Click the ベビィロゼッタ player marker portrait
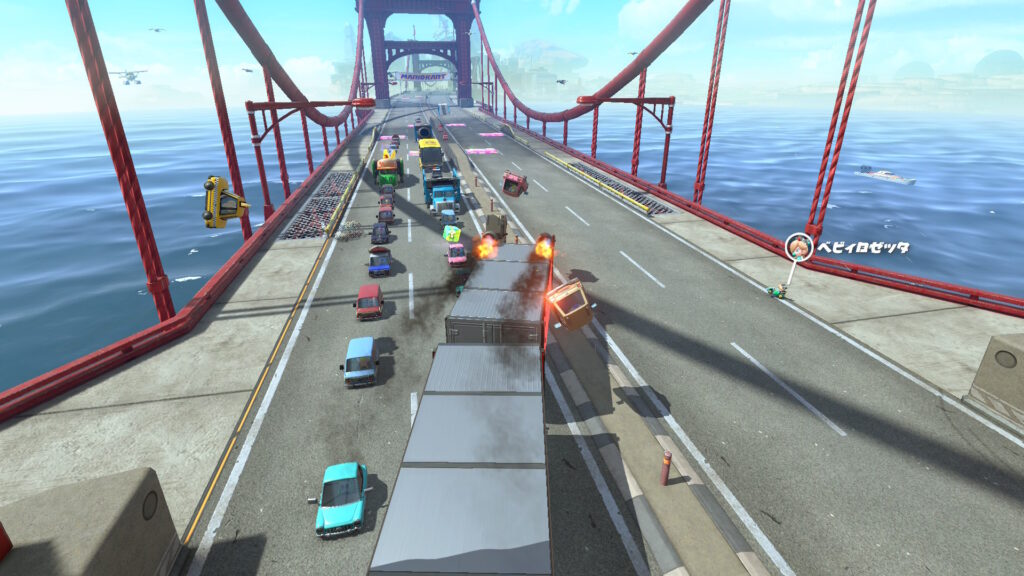1024x576 pixels. pos(798,245)
